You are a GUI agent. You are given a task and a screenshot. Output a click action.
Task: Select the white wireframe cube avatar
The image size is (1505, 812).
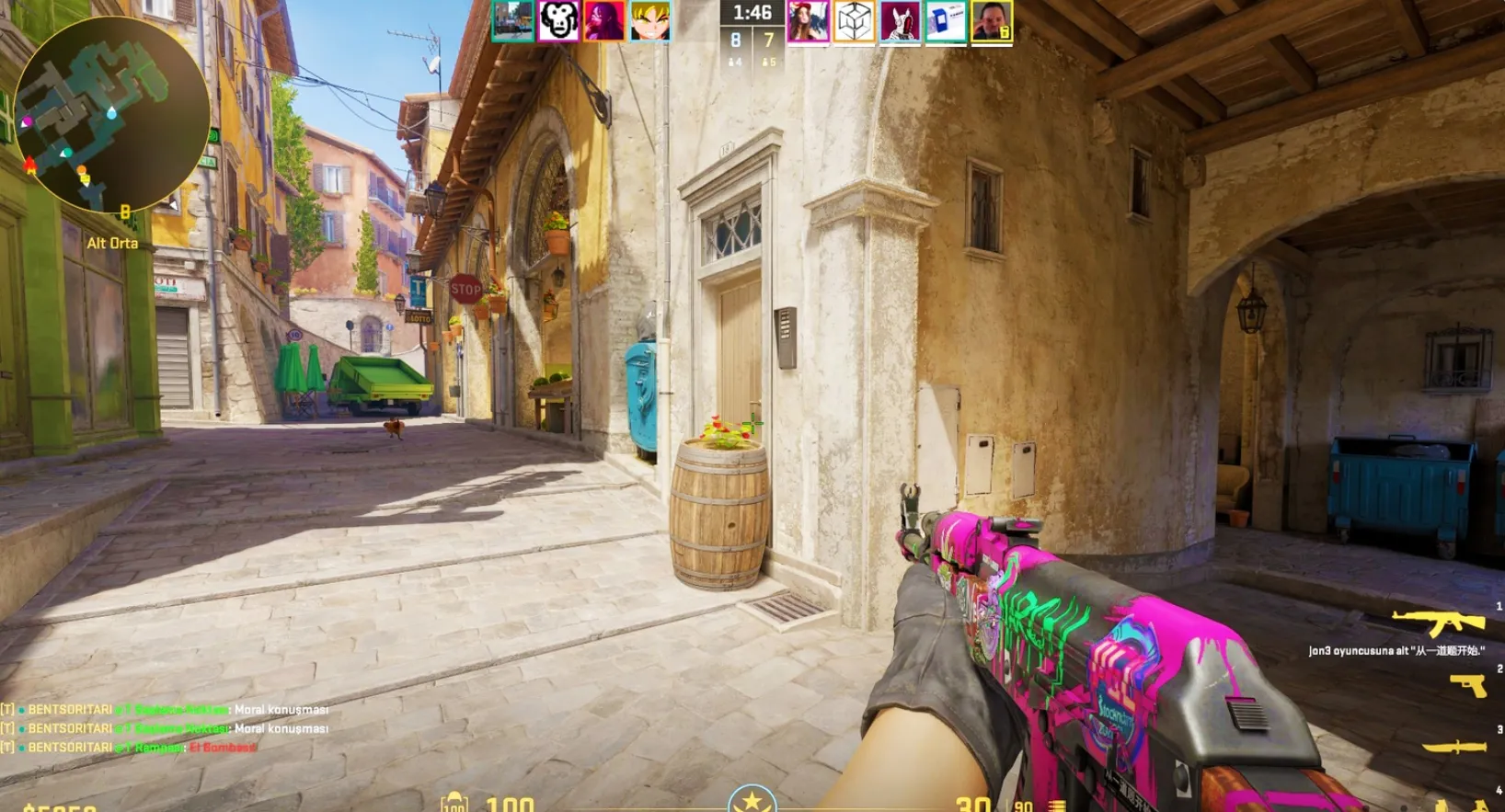[x=854, y=22]
